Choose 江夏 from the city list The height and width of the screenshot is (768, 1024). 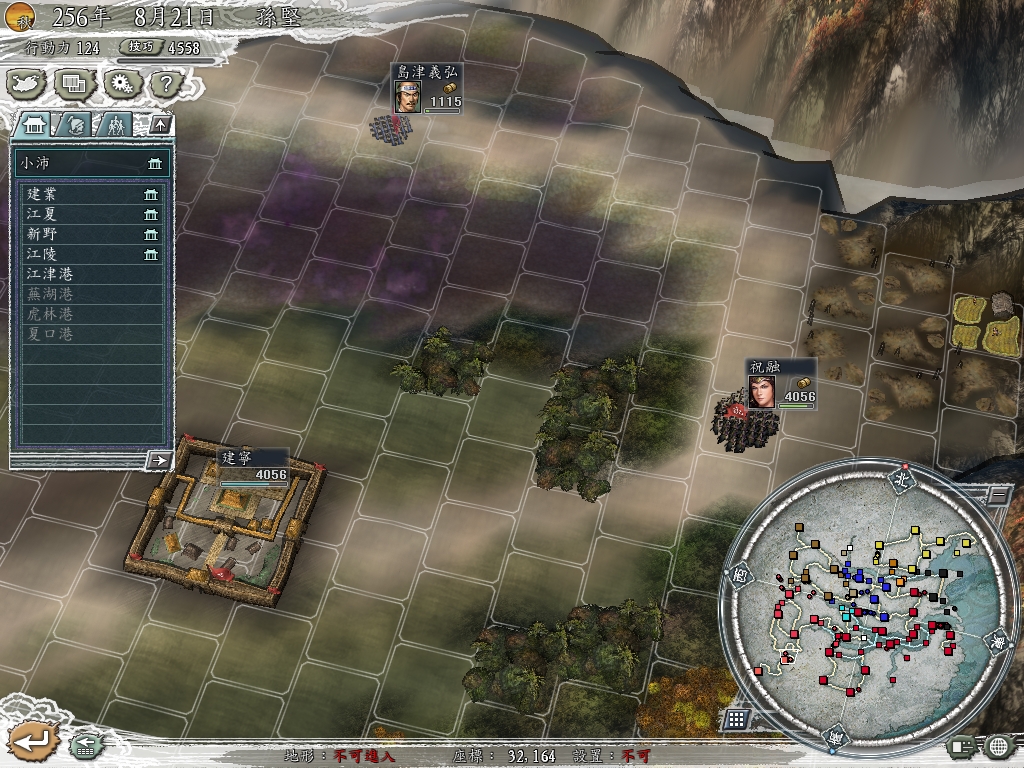tap(91, 214)
